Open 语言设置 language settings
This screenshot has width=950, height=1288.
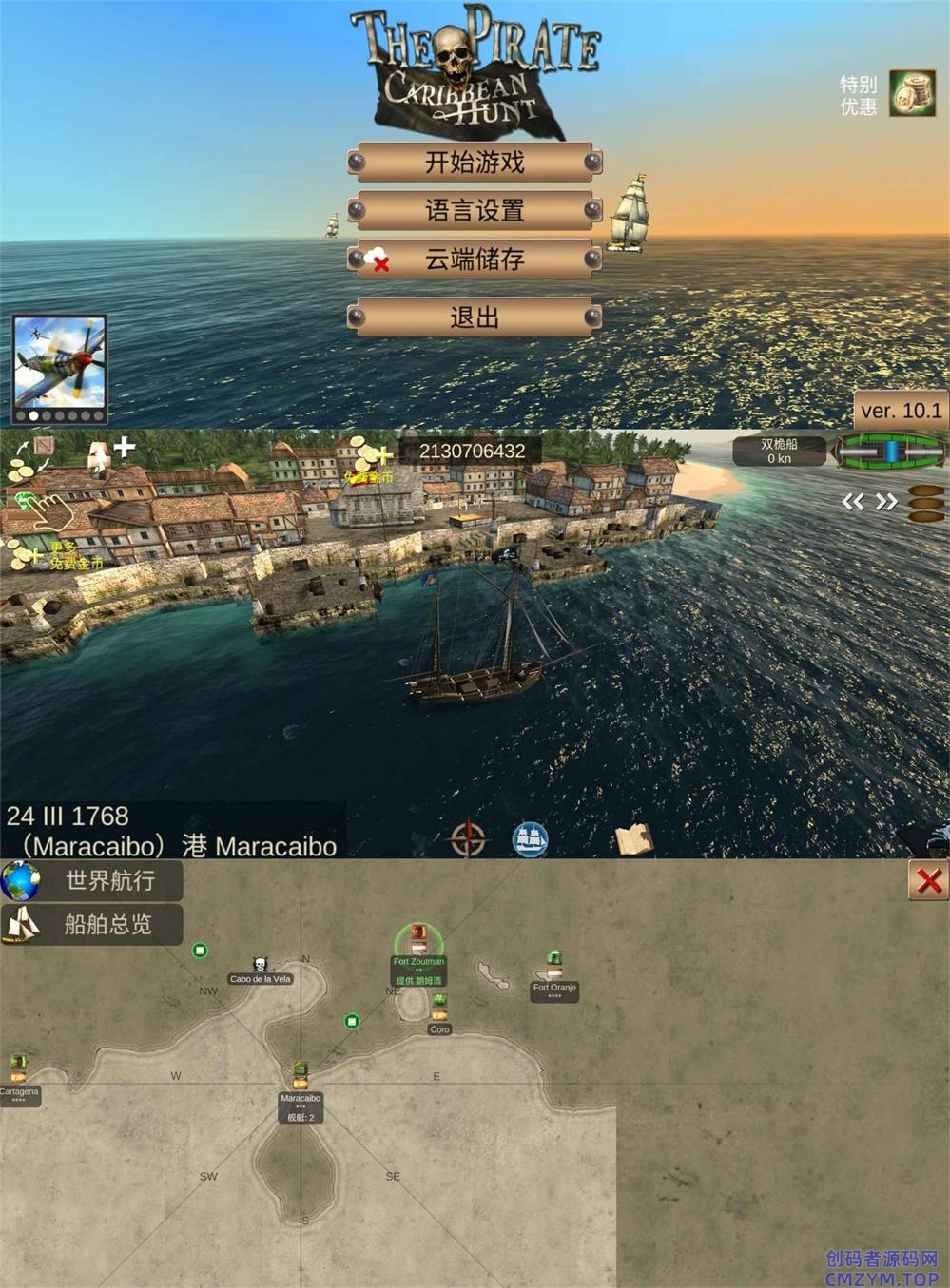(475, 210)
